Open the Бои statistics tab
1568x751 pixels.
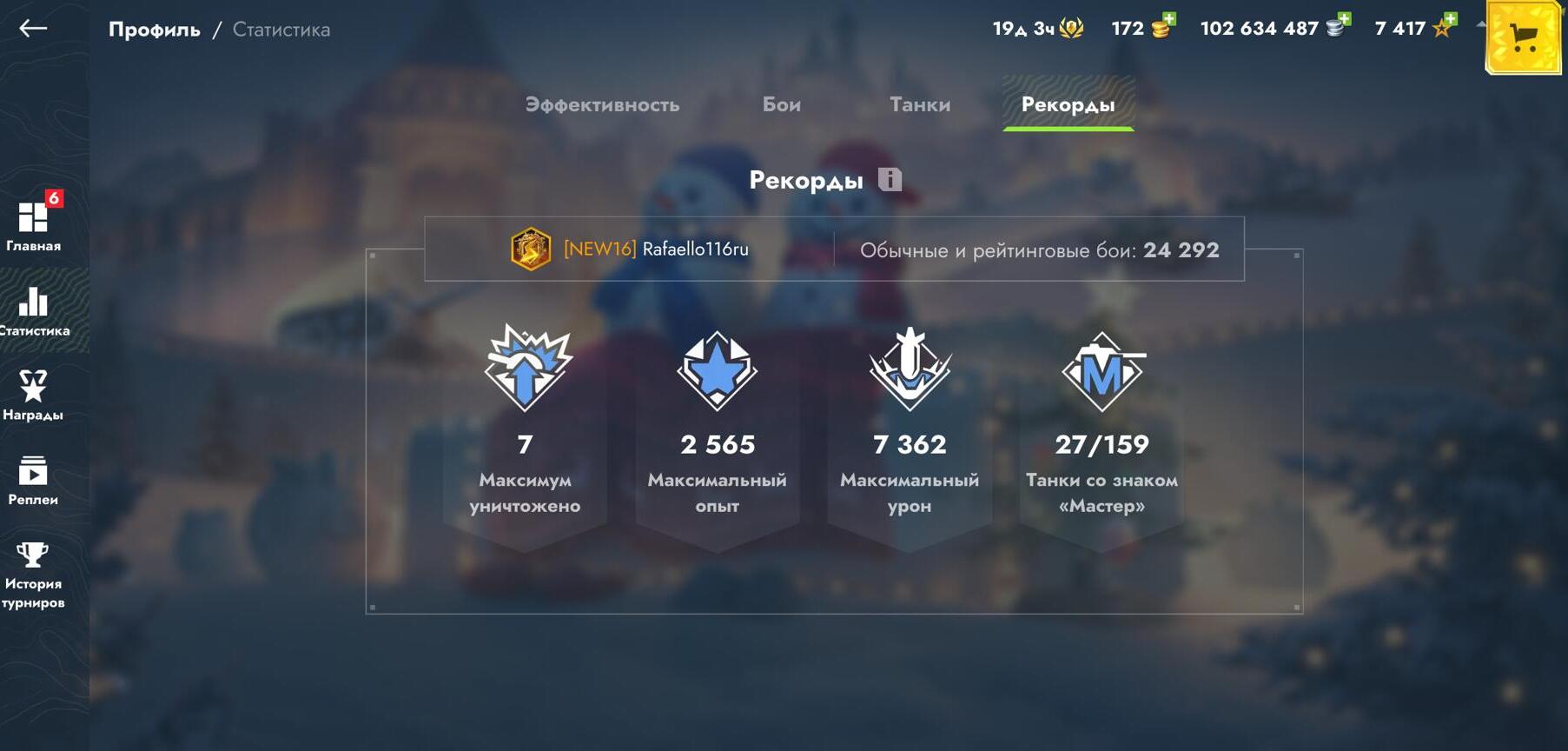[782, 105]
